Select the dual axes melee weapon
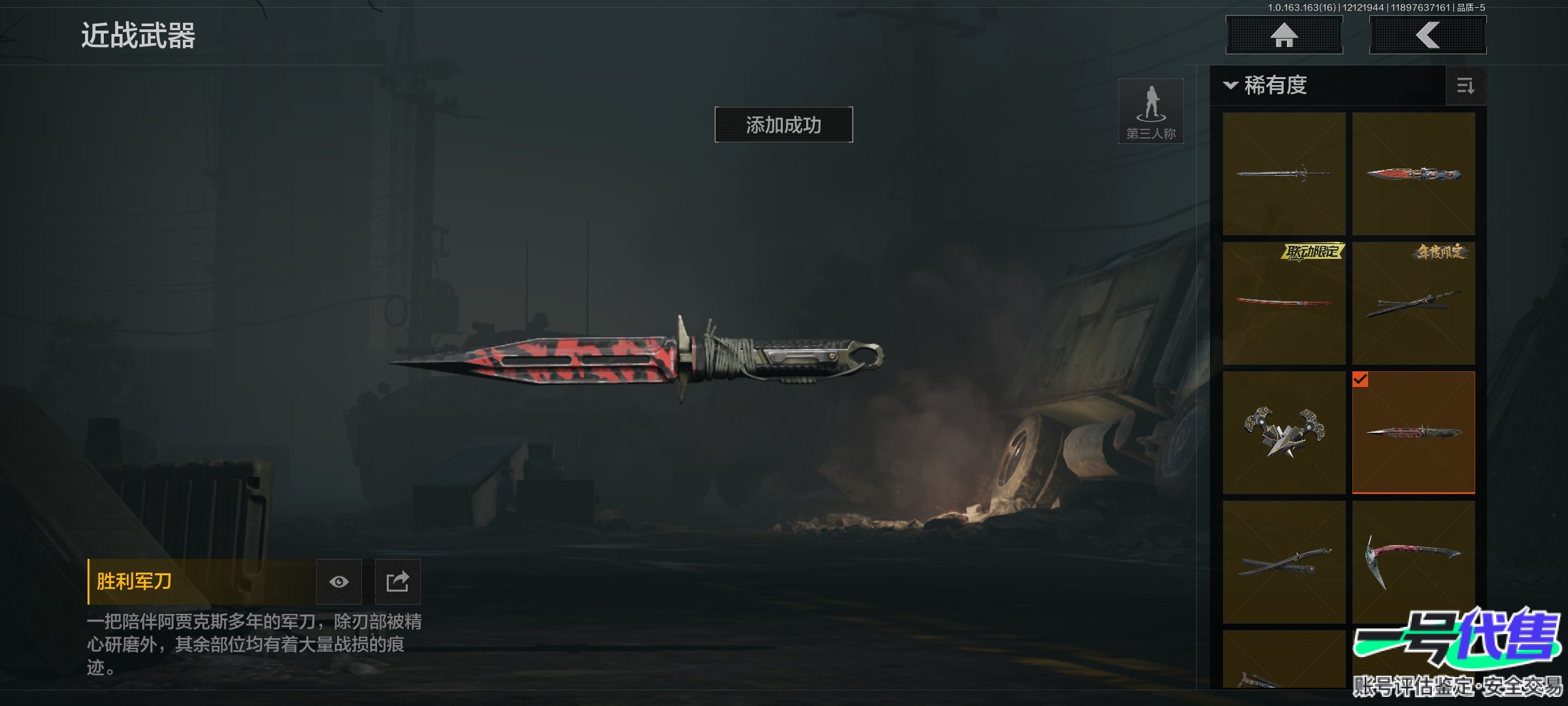The image size is (1568, 706). pos(1284,433)
